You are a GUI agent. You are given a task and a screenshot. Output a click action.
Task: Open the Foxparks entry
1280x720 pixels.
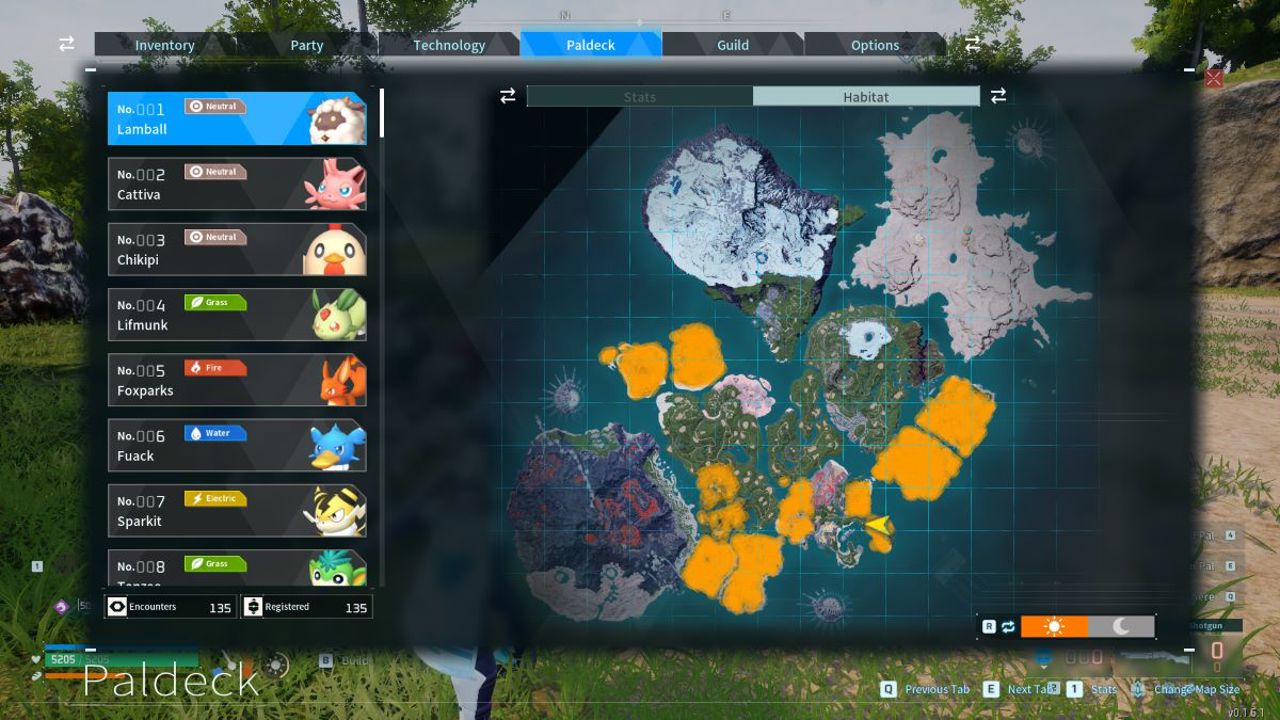tap(237, 380)
